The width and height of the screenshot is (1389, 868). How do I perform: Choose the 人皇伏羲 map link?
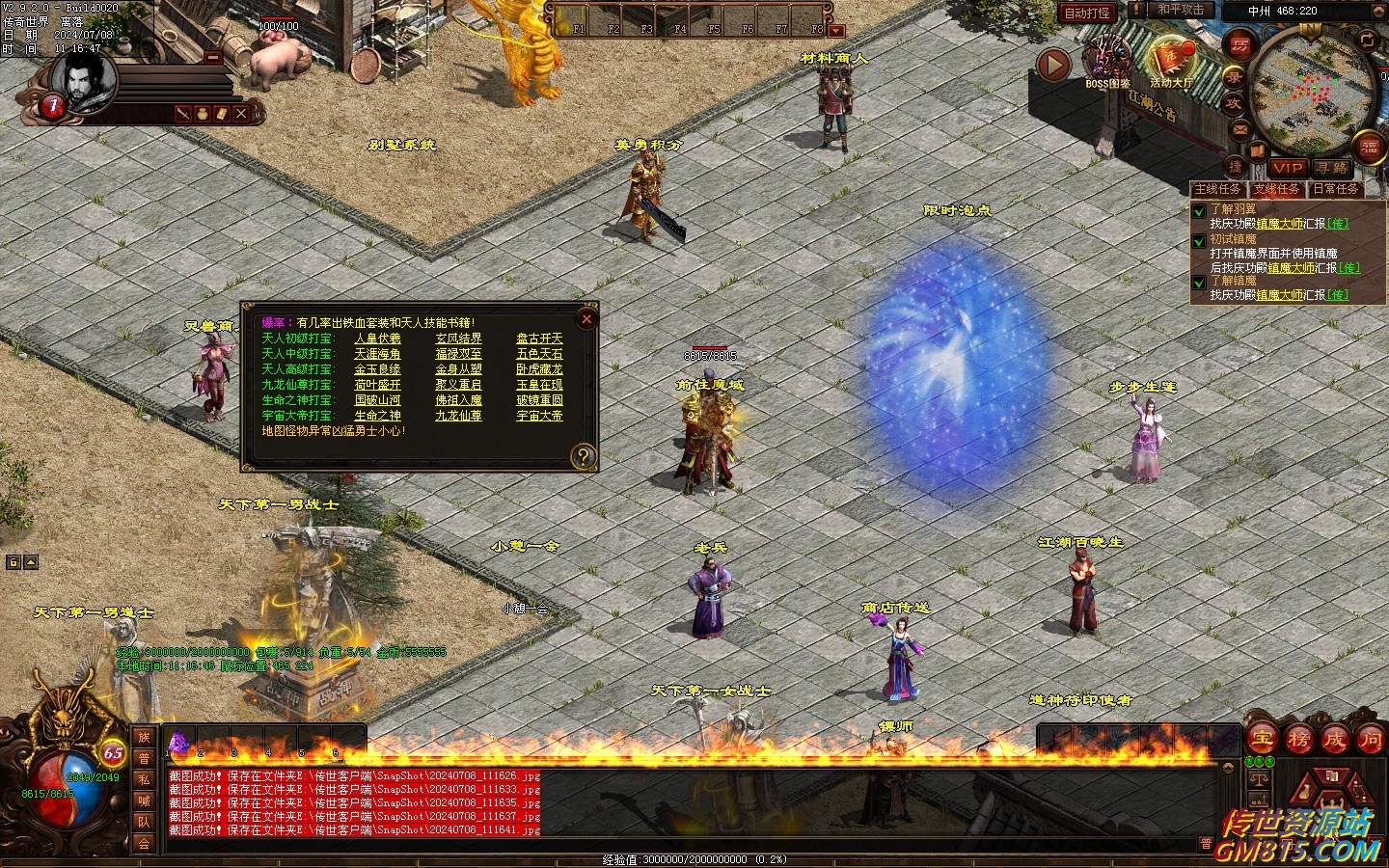coord(377,339)
